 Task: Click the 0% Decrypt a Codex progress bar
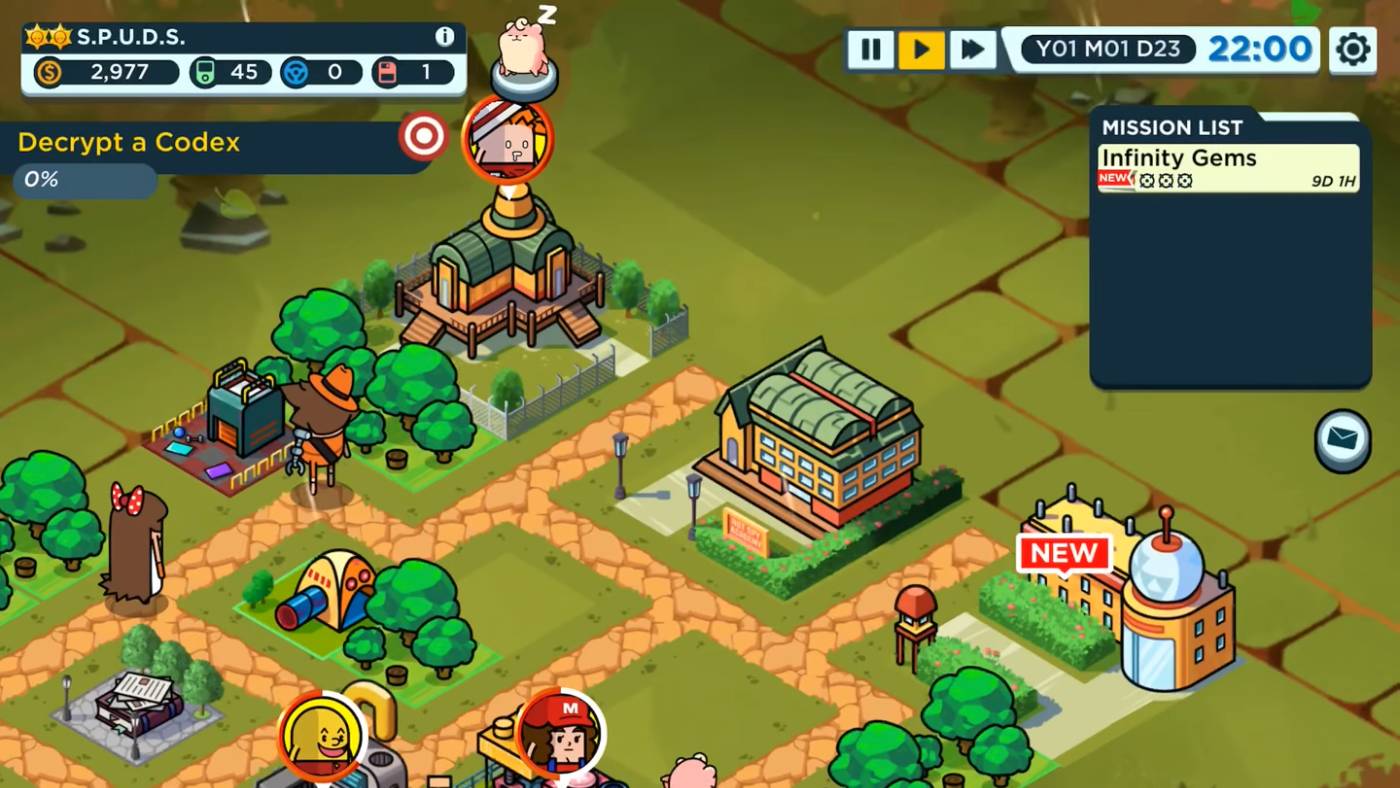click(85, 181)
